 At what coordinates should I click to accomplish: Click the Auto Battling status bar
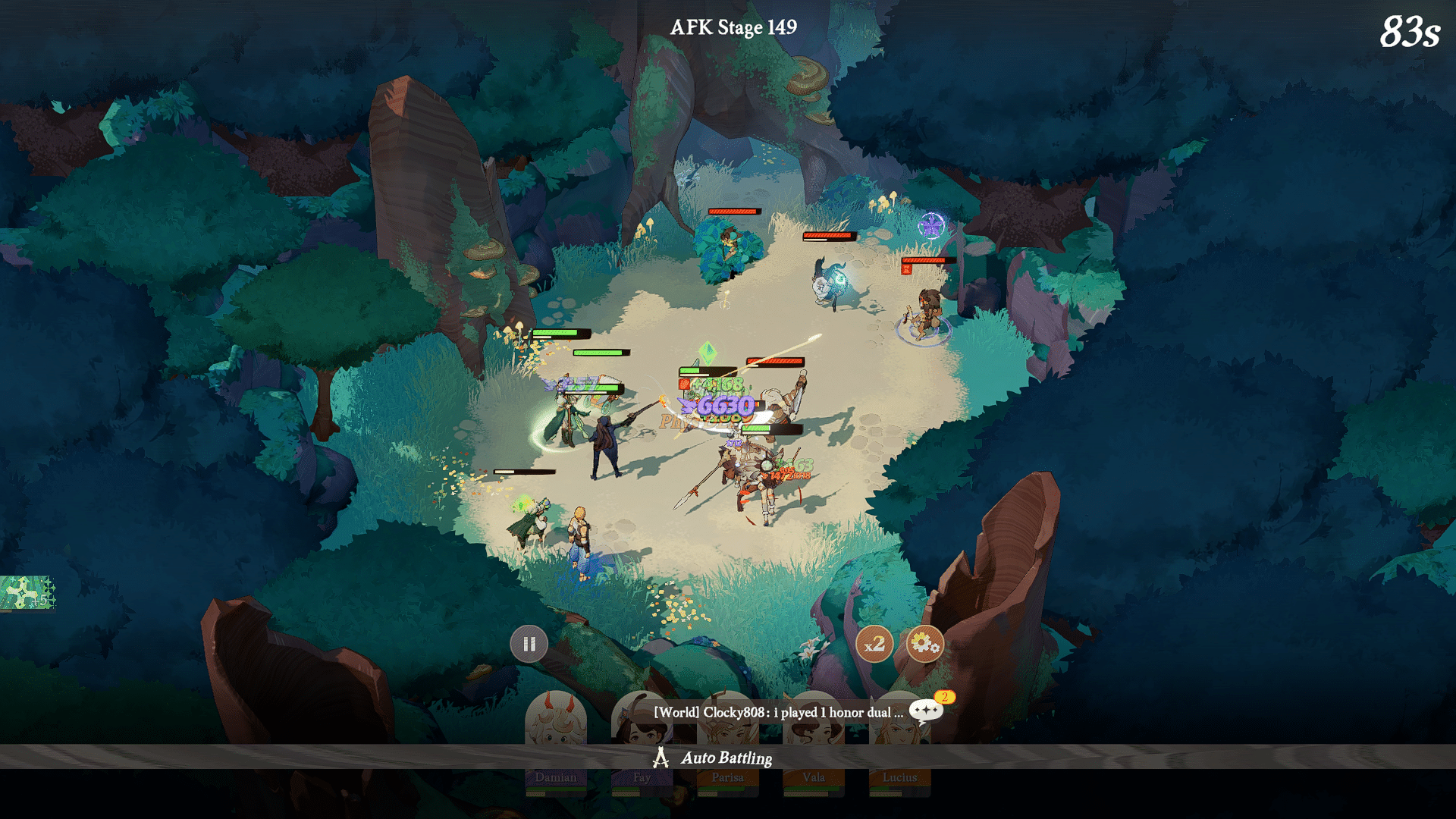(x=726, y=758)
